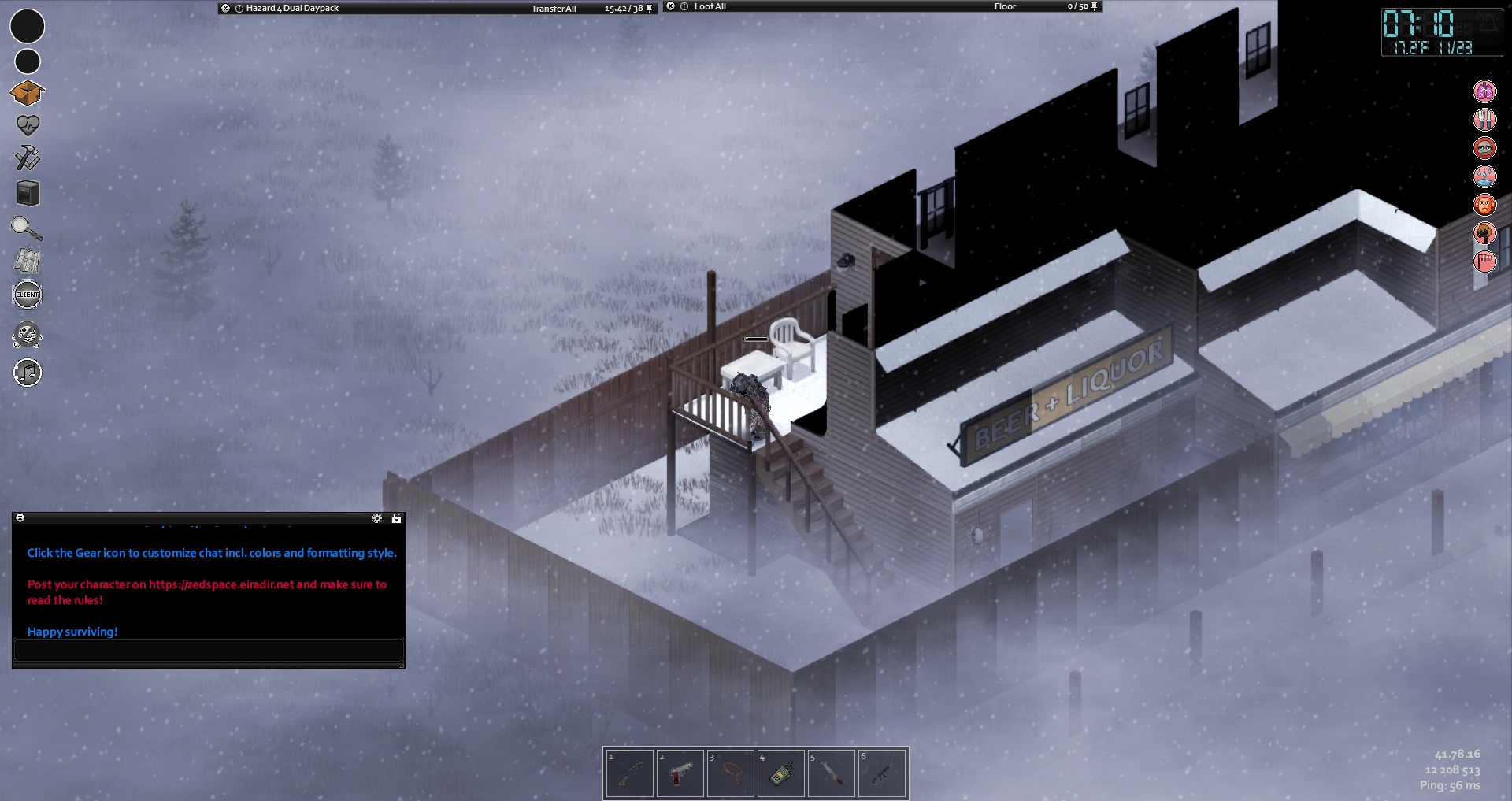Open the health heart panel

pyautogui.click(x=28, y=124)
